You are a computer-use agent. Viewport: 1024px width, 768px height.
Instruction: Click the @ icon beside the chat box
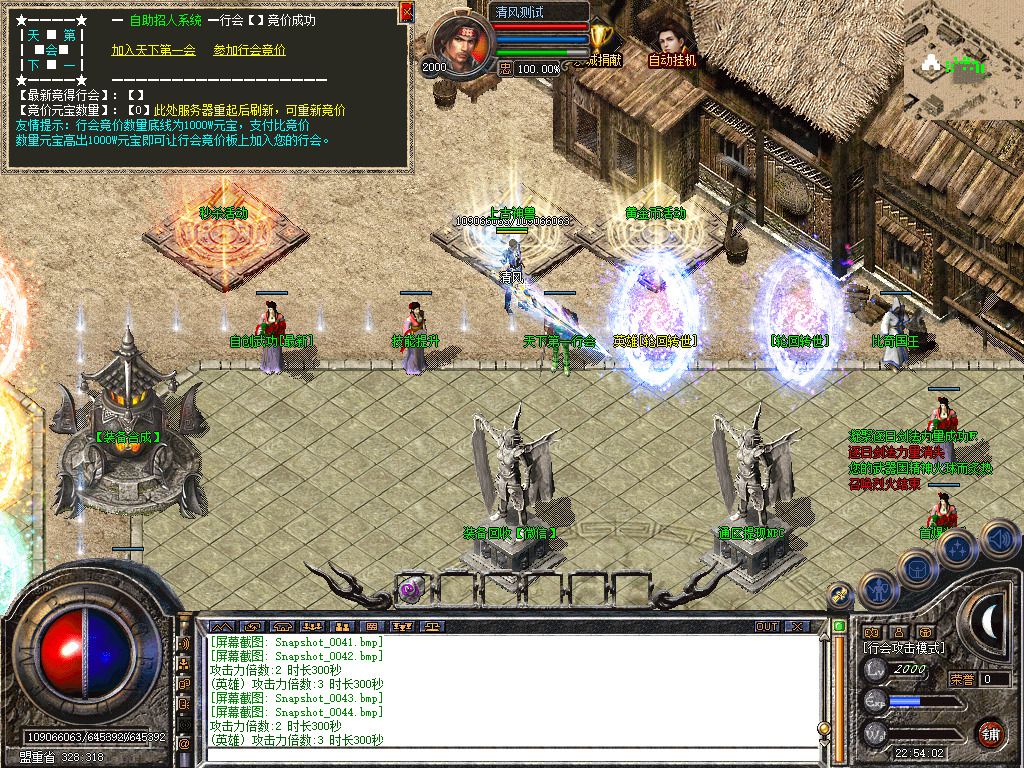[184, 744]
